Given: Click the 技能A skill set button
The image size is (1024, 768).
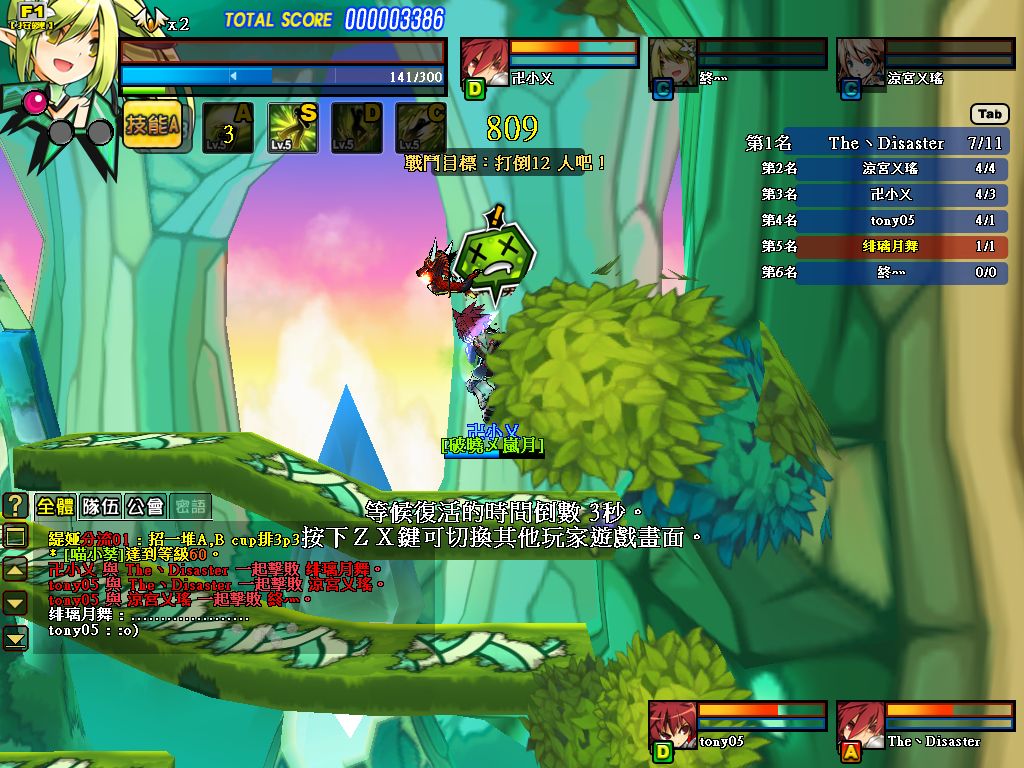Looking at the screenshot, I should [x=153, y=127].
